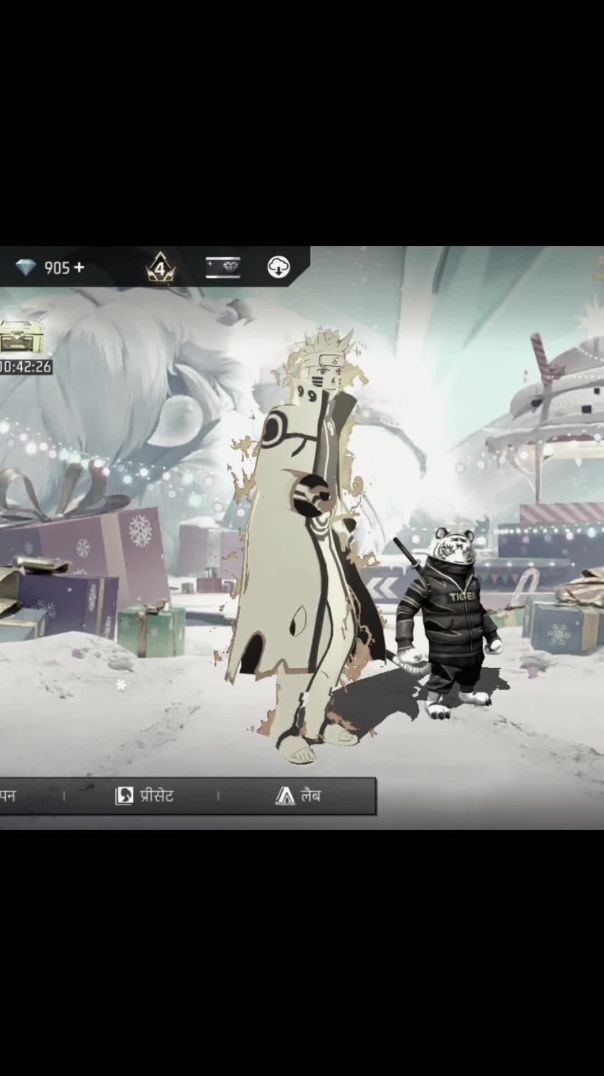604x1076 pixels.
Task: Open the gold treasure chest with timer
Action: pyautogui.click(x=16, y=340)
